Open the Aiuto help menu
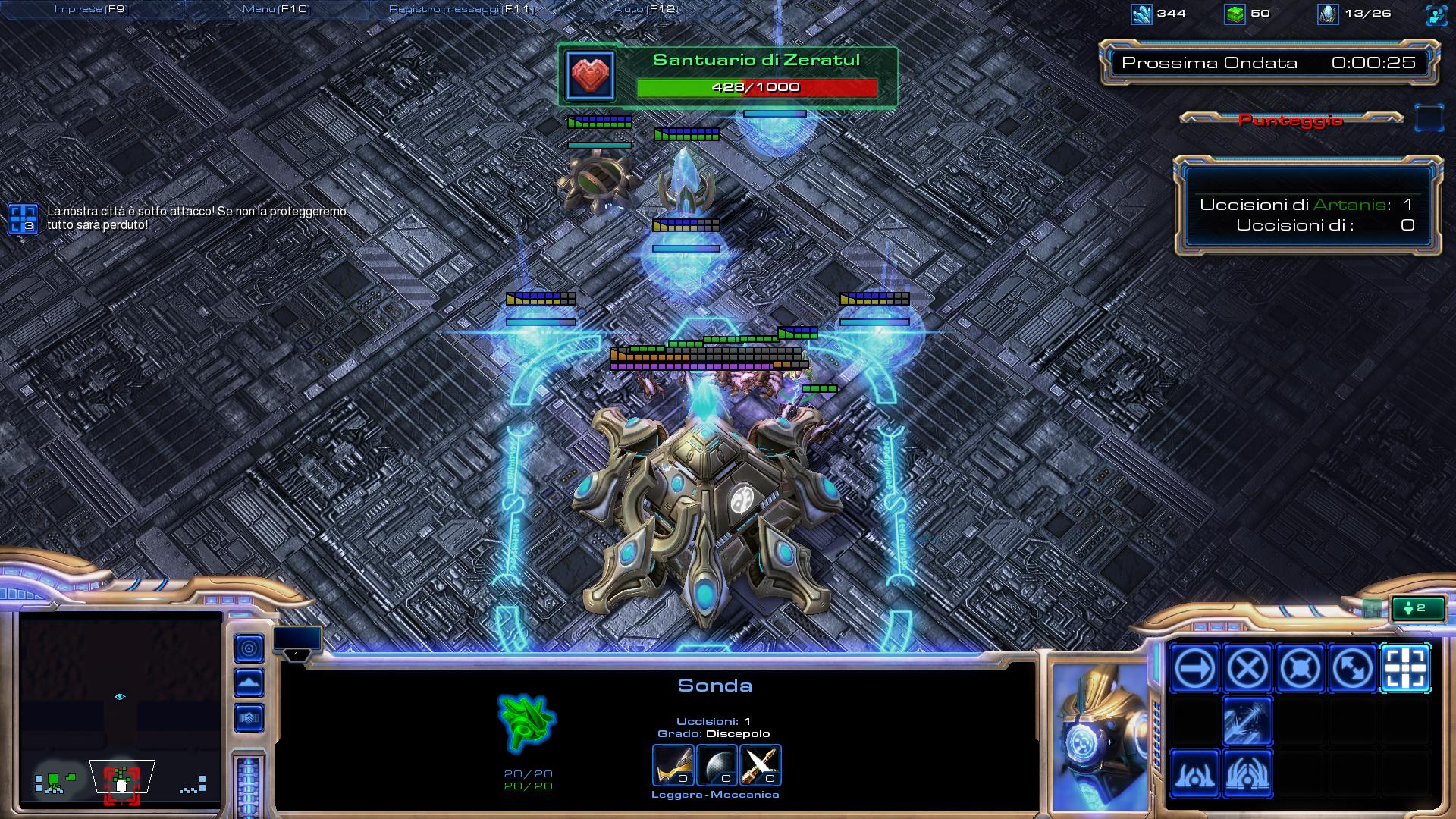Image resolution: width=1456 pixels, height=819 pixels. (645, 10)
